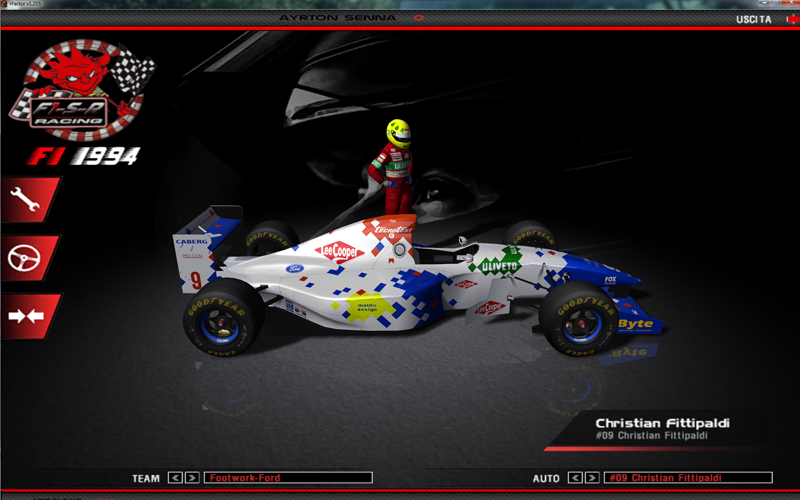The height and width of the screenshot is (500, 800).
Task: Switch to the next auto with right arrow
Action: pos(591,478)
